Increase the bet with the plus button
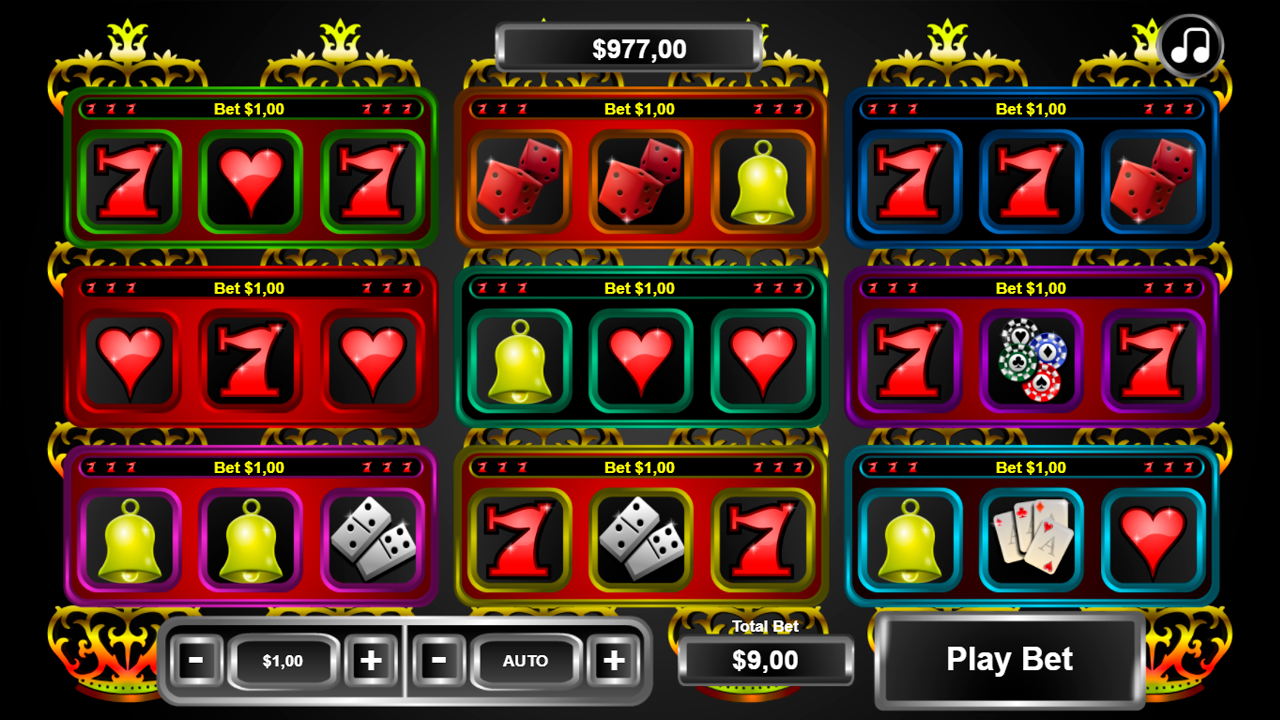Viewport: 1280px width, 720px height. [x=373, y=661]
